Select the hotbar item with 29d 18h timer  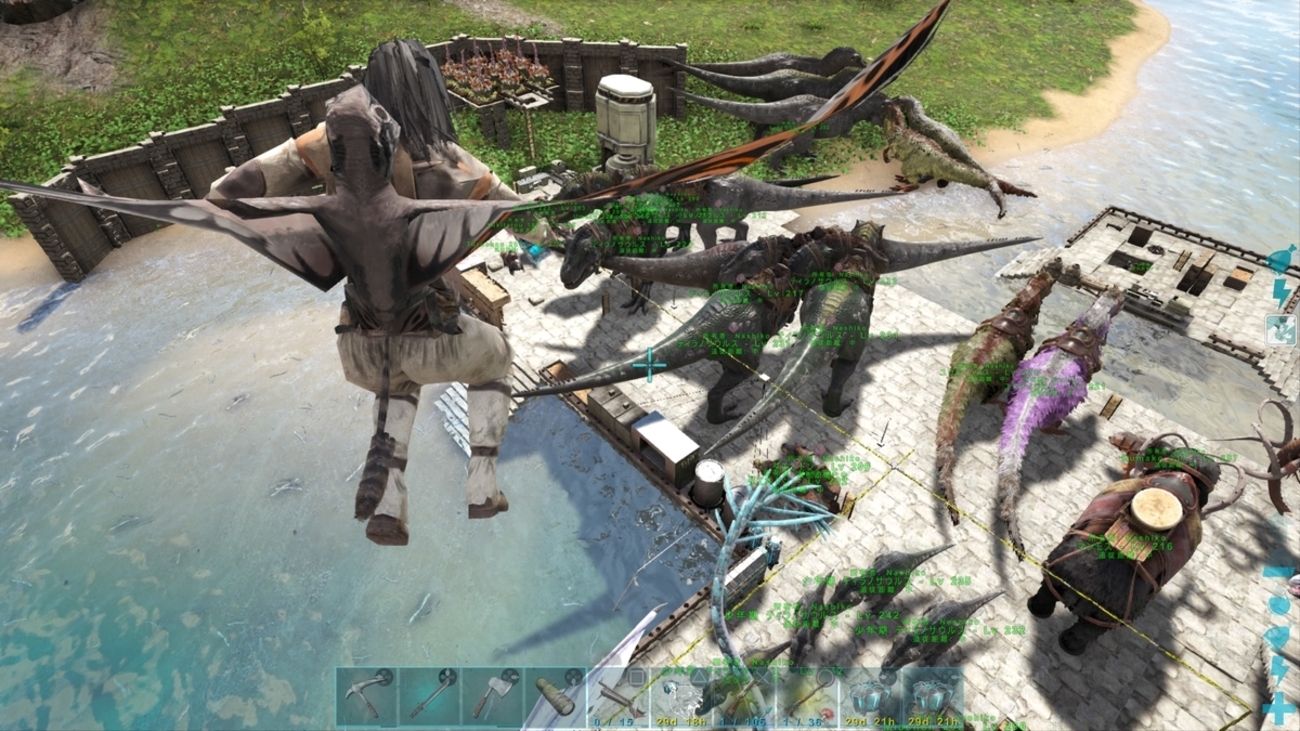[681, 696]
